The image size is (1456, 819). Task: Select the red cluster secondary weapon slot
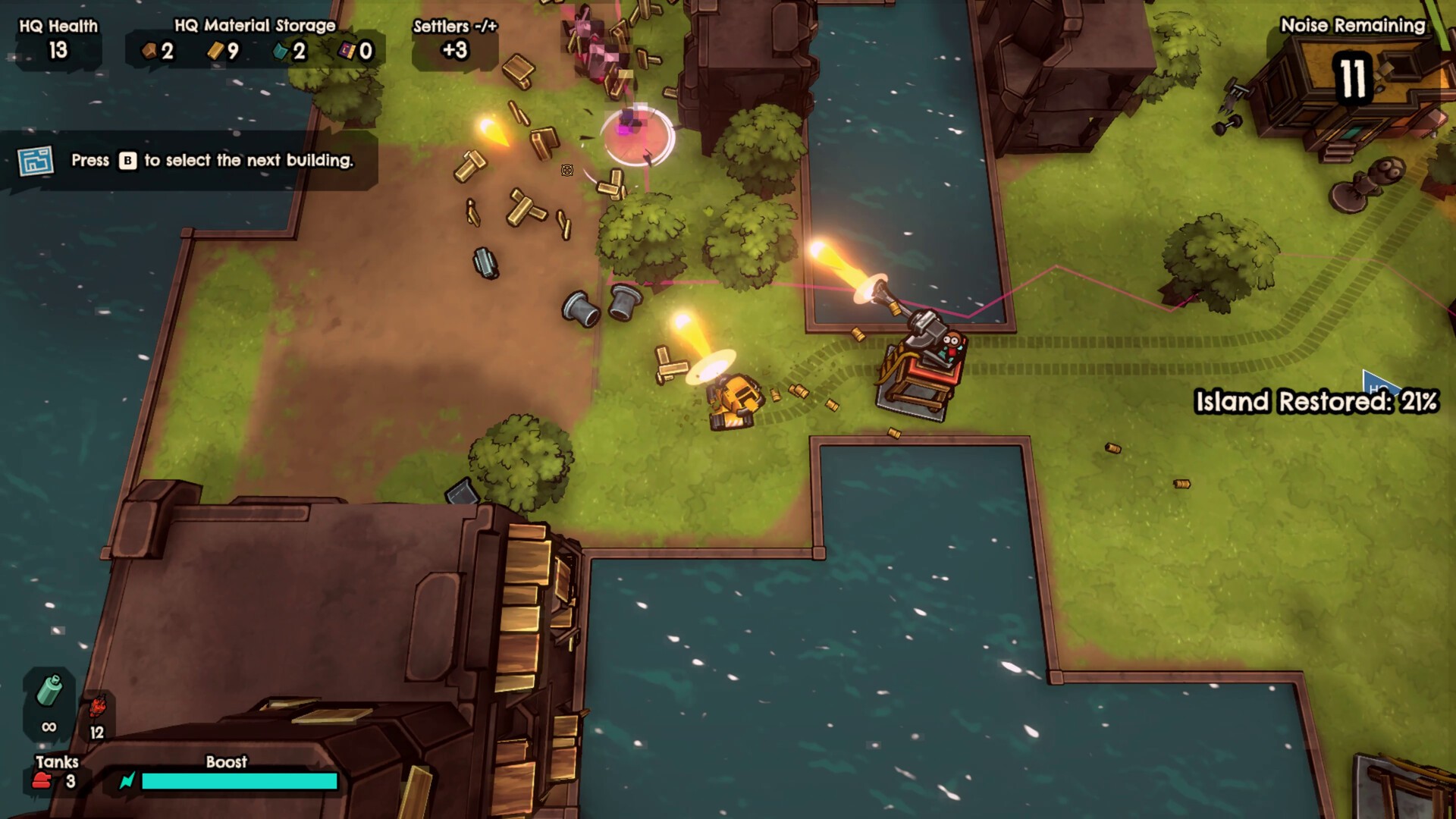tap(97, 709)
